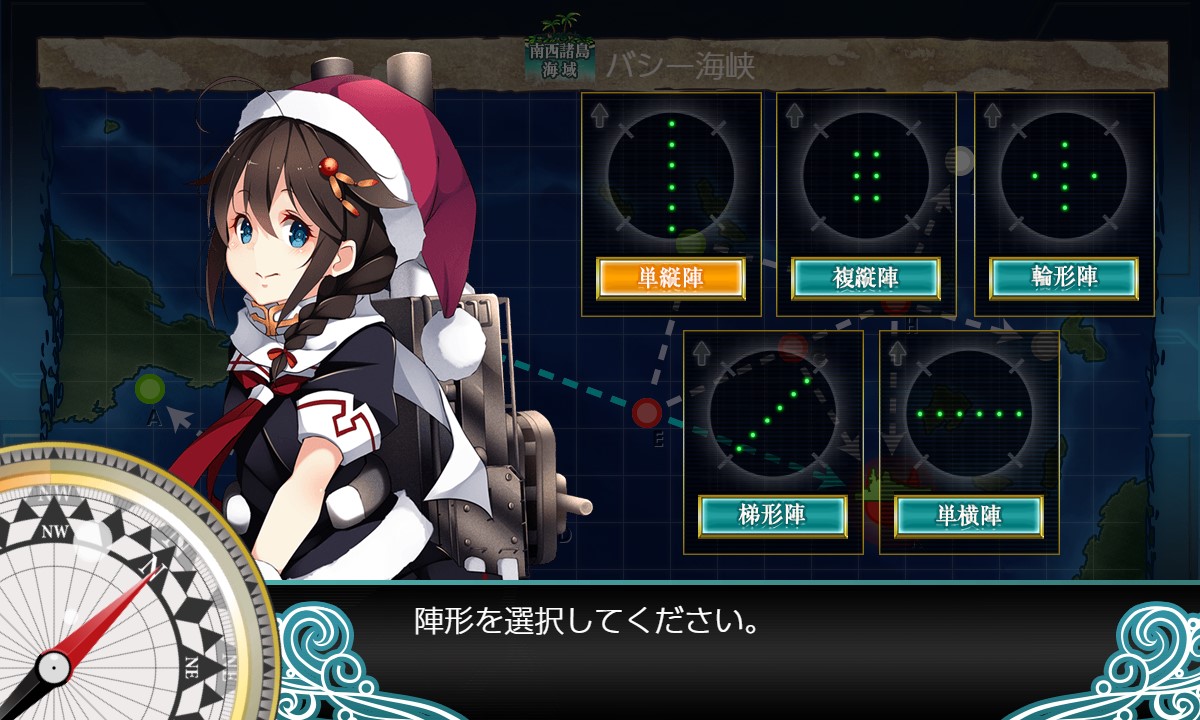Viewport: 1200px width, 720px height.
Task: Click the diagonal line radar formation diagram
Action: click(772, 413)
